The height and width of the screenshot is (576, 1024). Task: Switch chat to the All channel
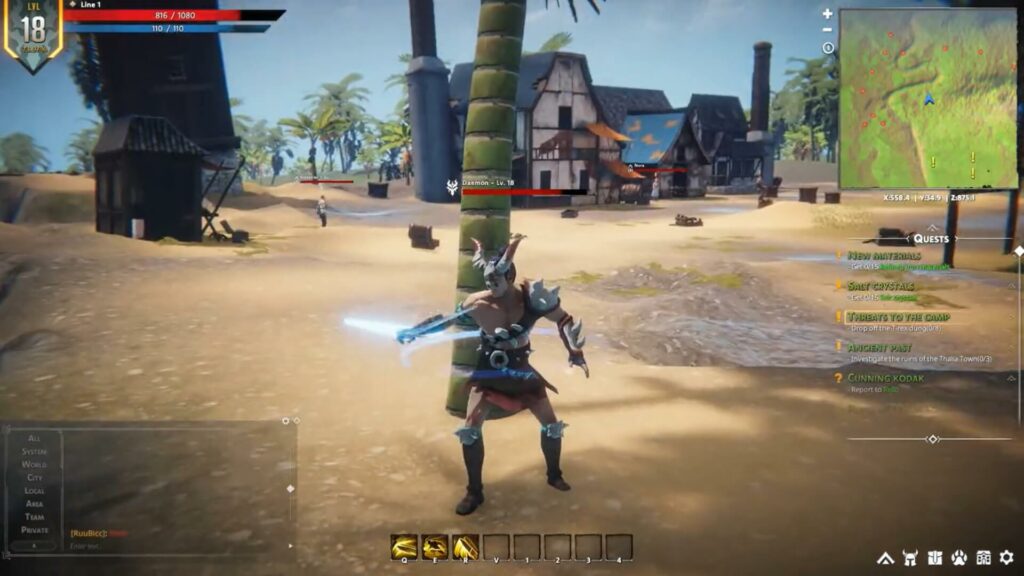35,438
